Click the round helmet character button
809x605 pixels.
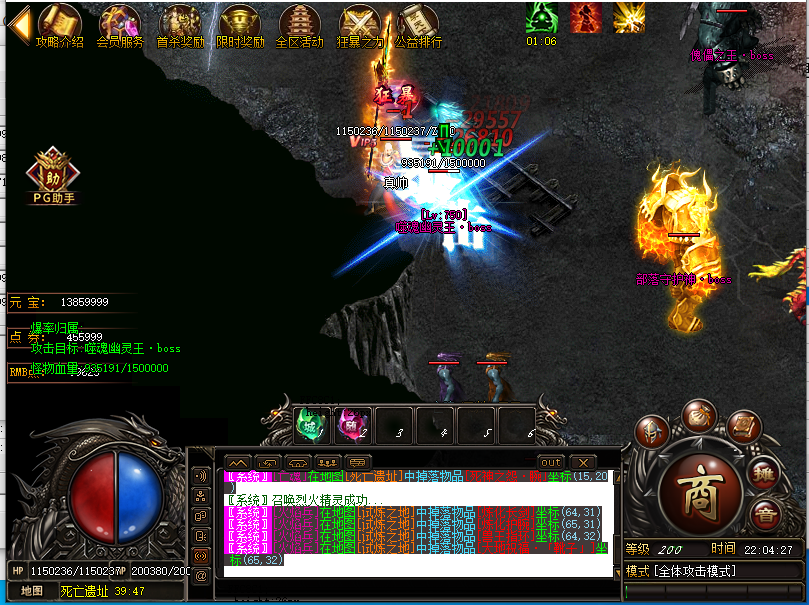[x=652, y=430]
